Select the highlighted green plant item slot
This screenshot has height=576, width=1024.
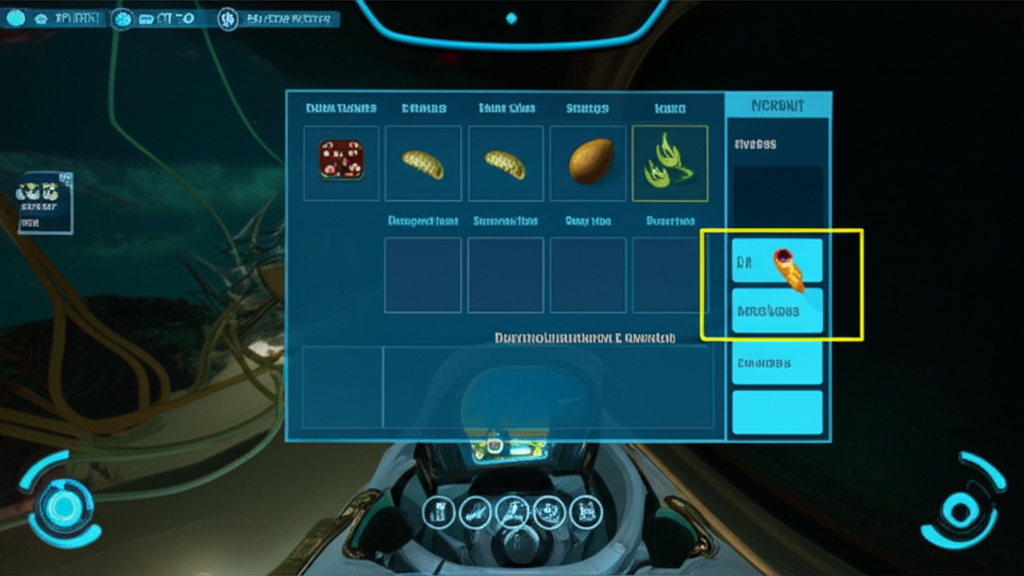pyautogui.click(x=670, y=162)
